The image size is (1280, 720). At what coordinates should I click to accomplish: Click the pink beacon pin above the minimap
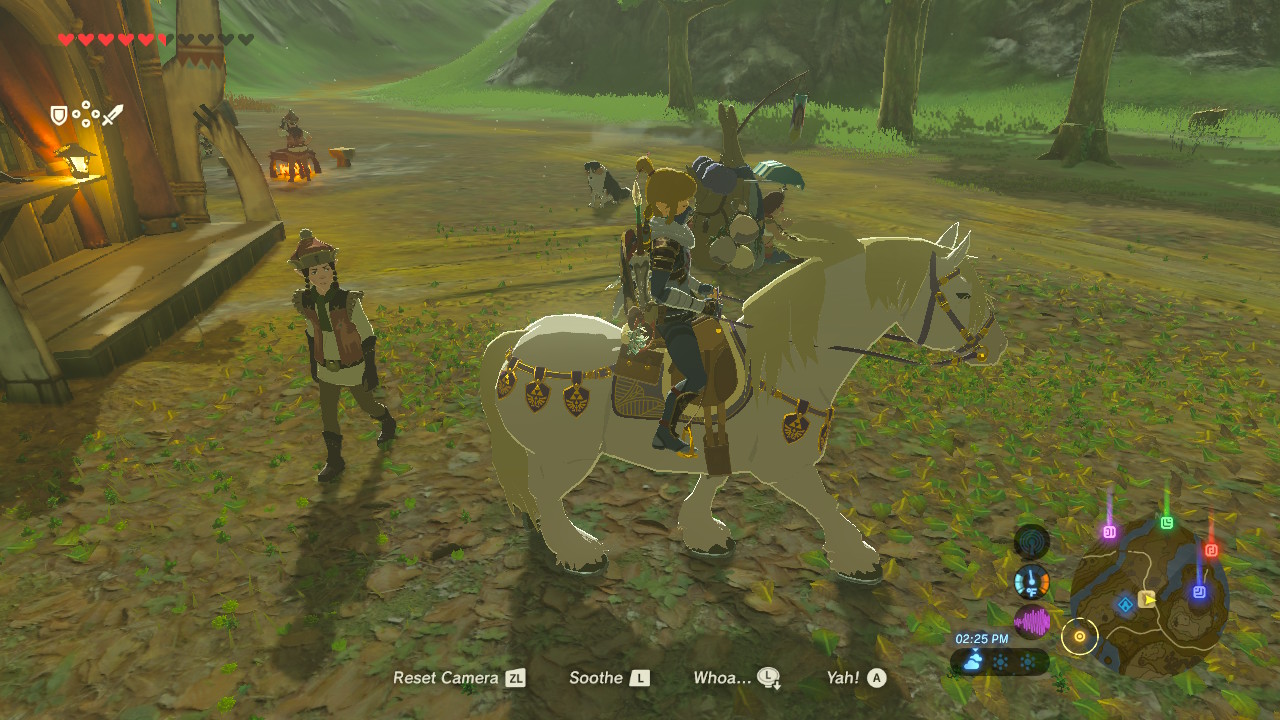point(1109,532)
